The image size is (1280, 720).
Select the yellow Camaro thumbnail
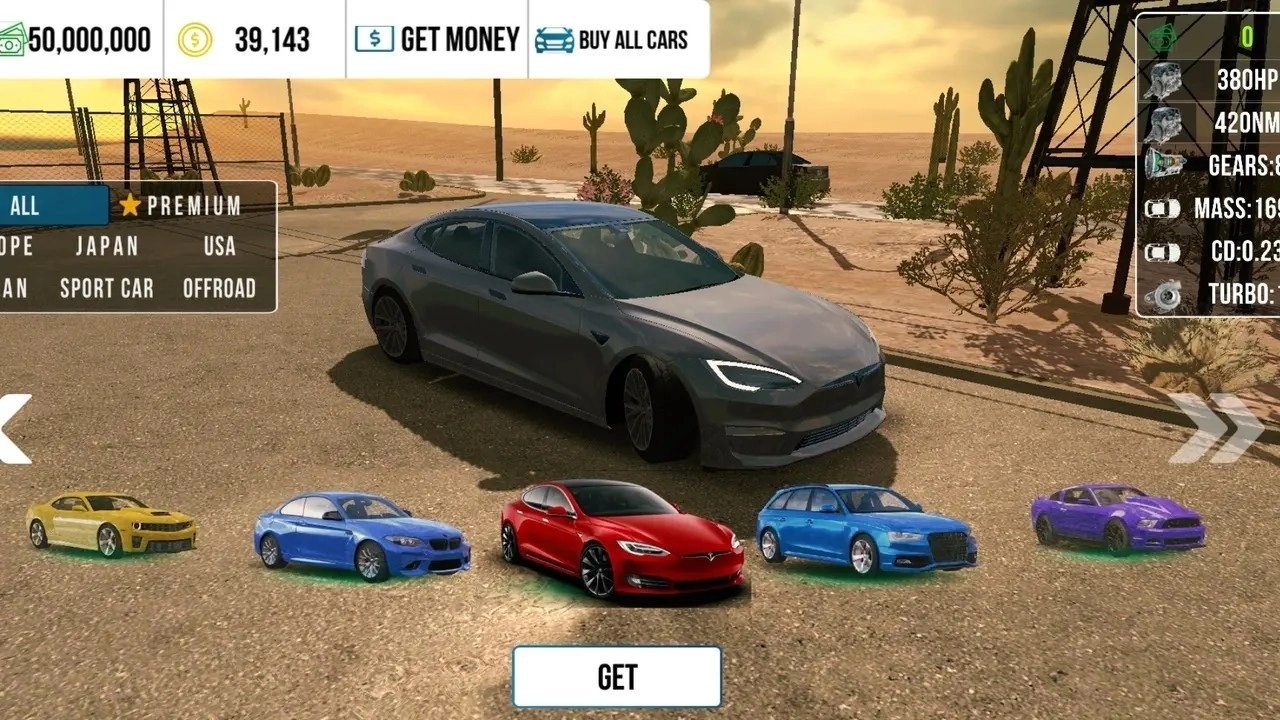pyautogui.click(x=111, y=523)
